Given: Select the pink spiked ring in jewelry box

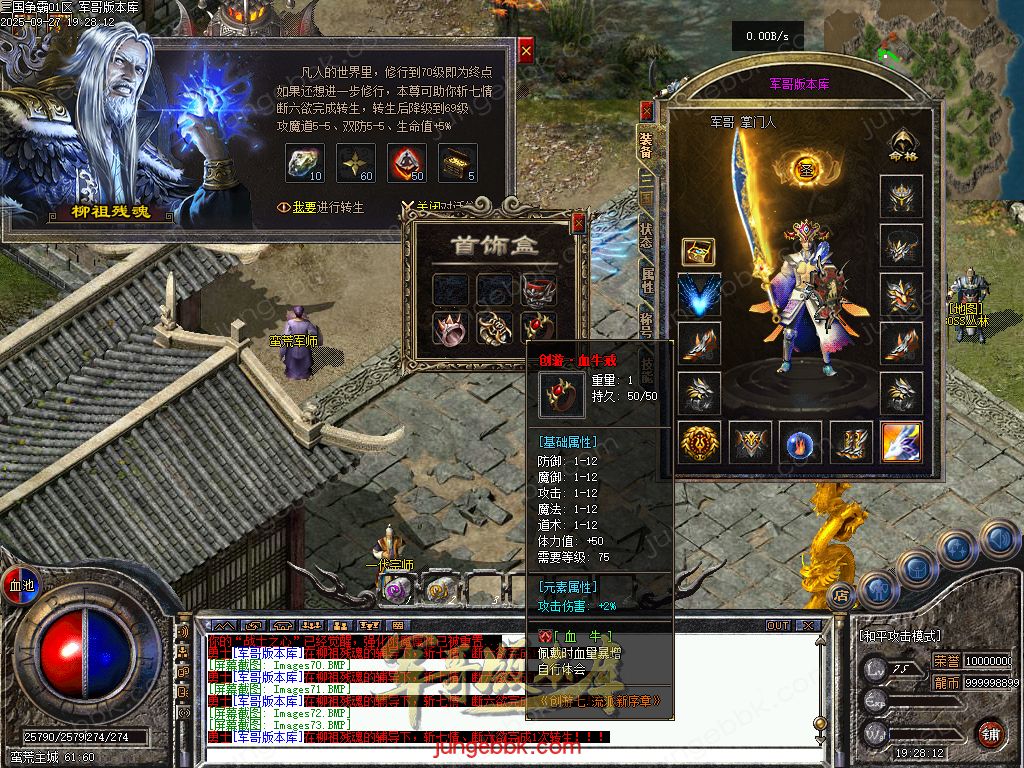Looking at the screenshot, I should click(x=450, y=327).
